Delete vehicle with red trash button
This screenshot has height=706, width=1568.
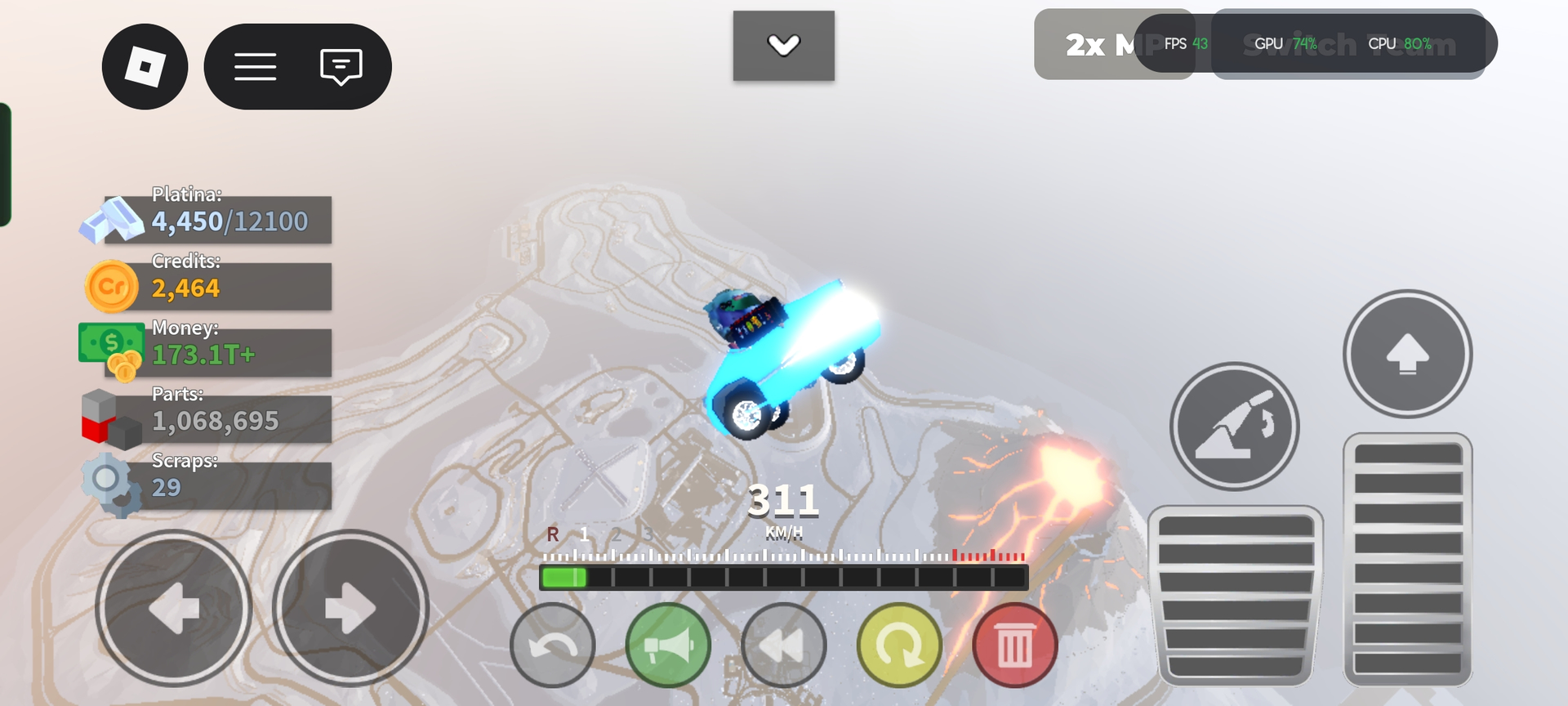tap(1015, 646)
